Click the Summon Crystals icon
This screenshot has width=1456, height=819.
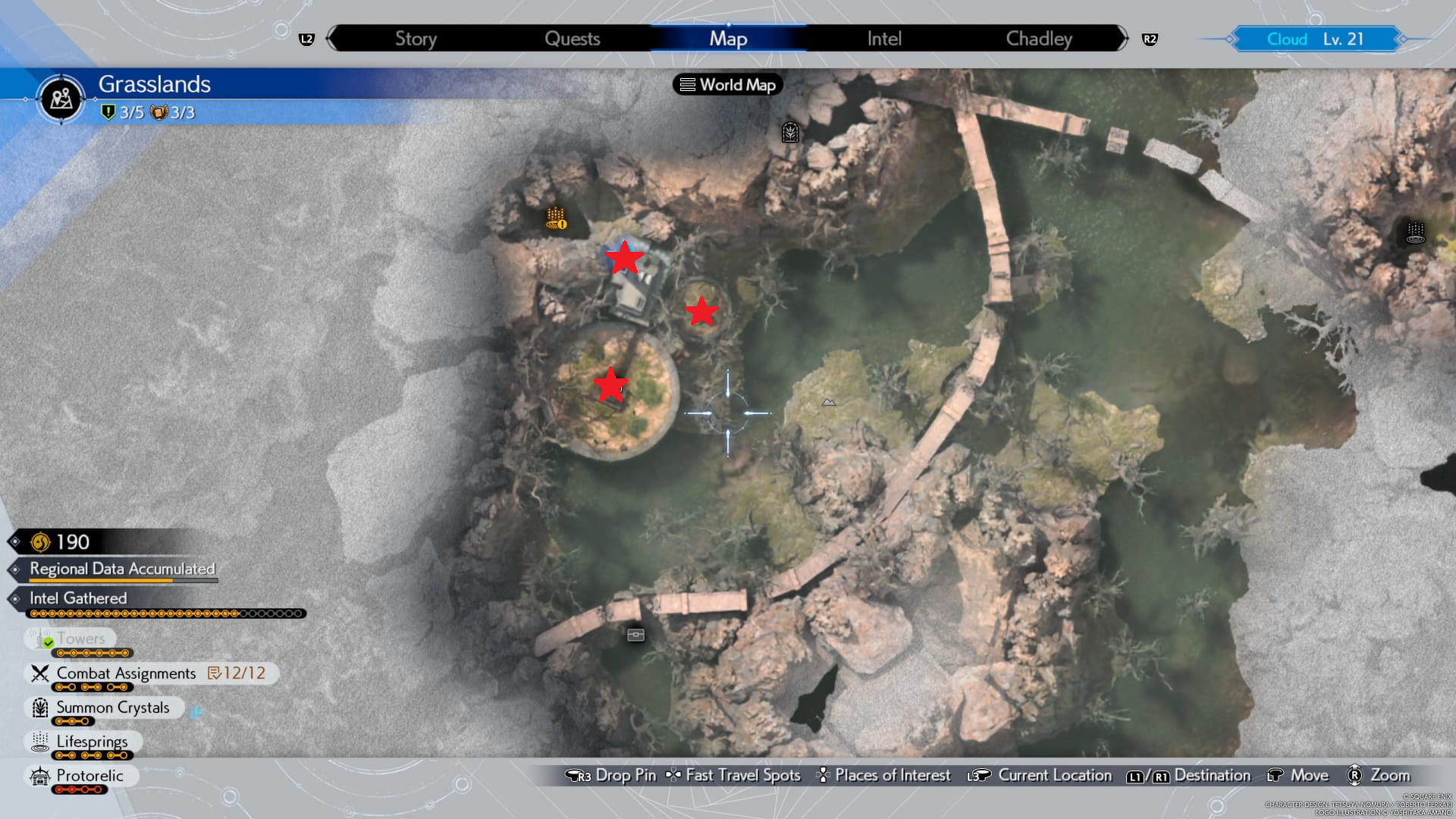coord(39,708)
